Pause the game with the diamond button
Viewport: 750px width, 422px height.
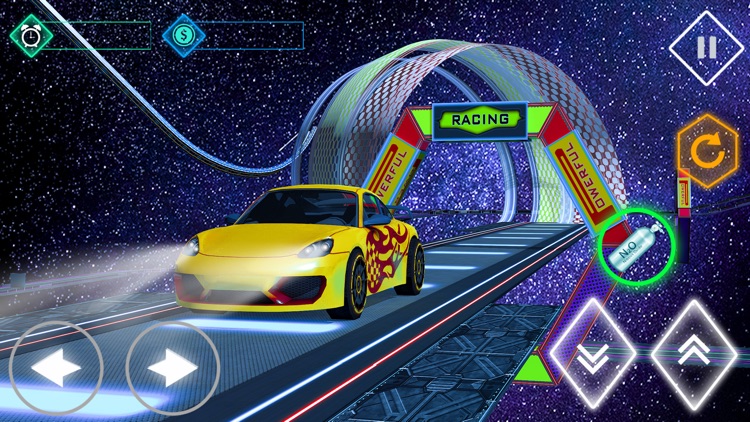tap(706, 47)
